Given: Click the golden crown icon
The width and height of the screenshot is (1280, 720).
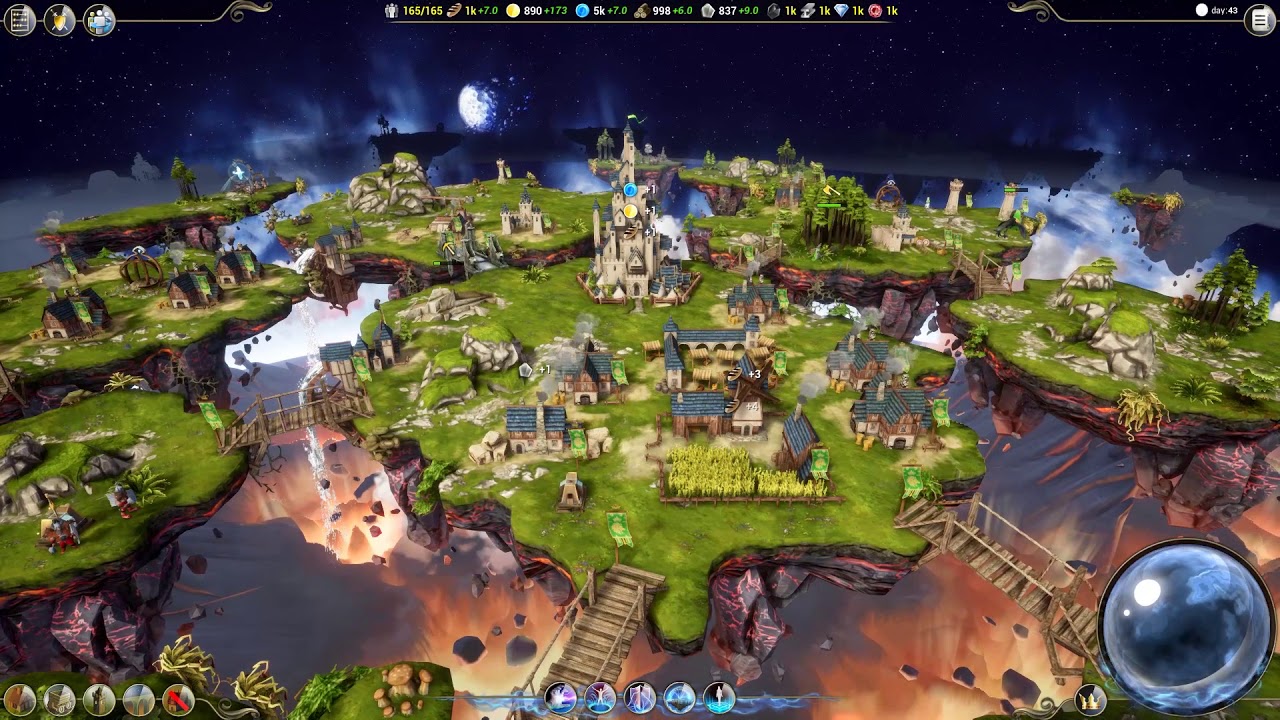Looking at the screenshot, I should coord(1090,698).
